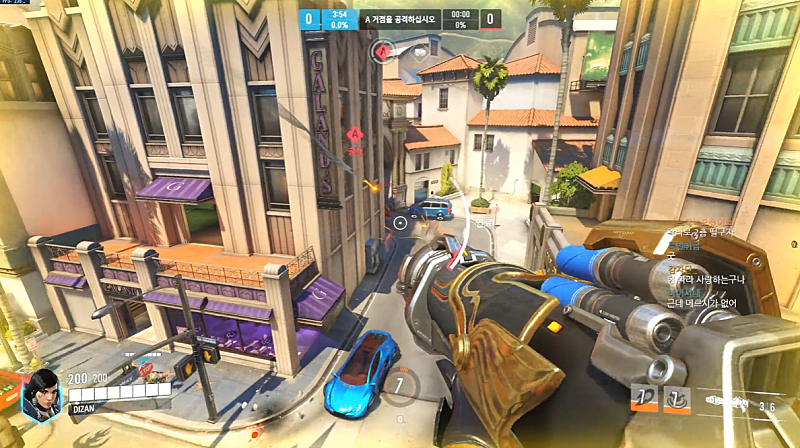
Task: Click the ultimate charge meter
Action: pyautogui.click(x=400, y=385)
